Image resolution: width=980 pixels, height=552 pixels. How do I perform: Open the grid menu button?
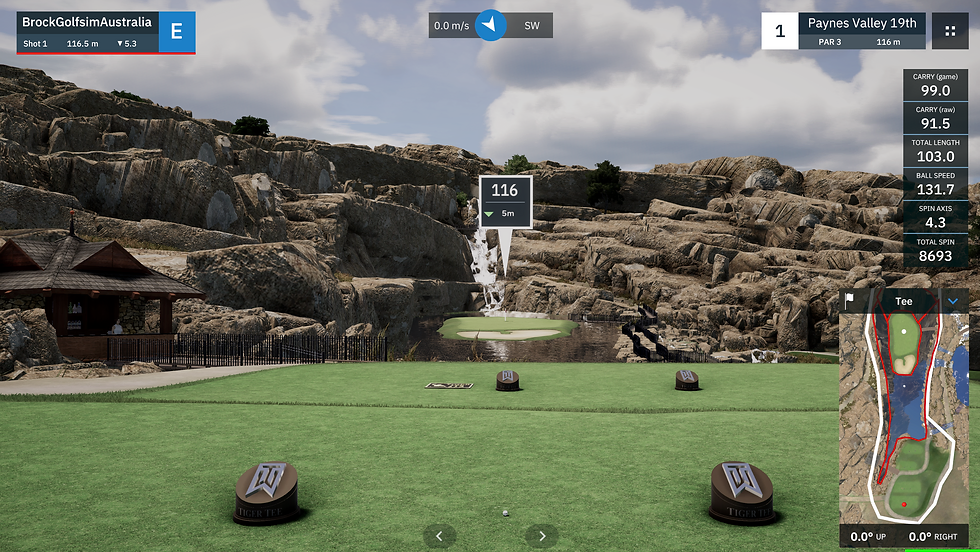949,30
